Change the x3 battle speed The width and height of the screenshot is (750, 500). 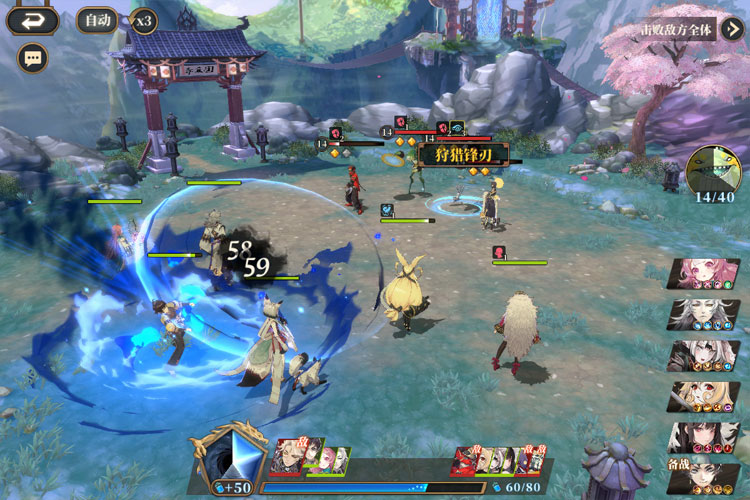[144, 20]
